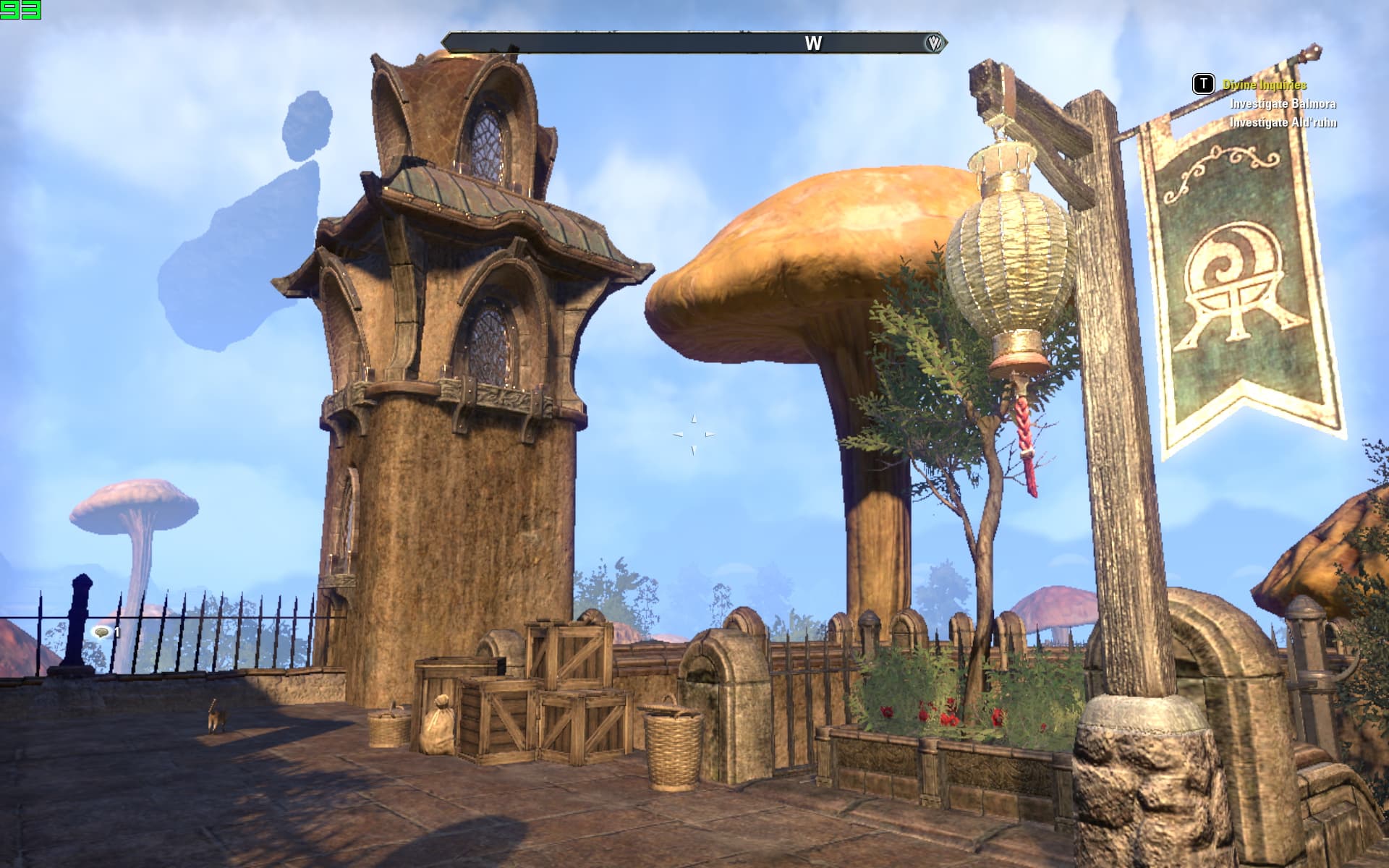Click the quest marker on the compass

[934, 43]
